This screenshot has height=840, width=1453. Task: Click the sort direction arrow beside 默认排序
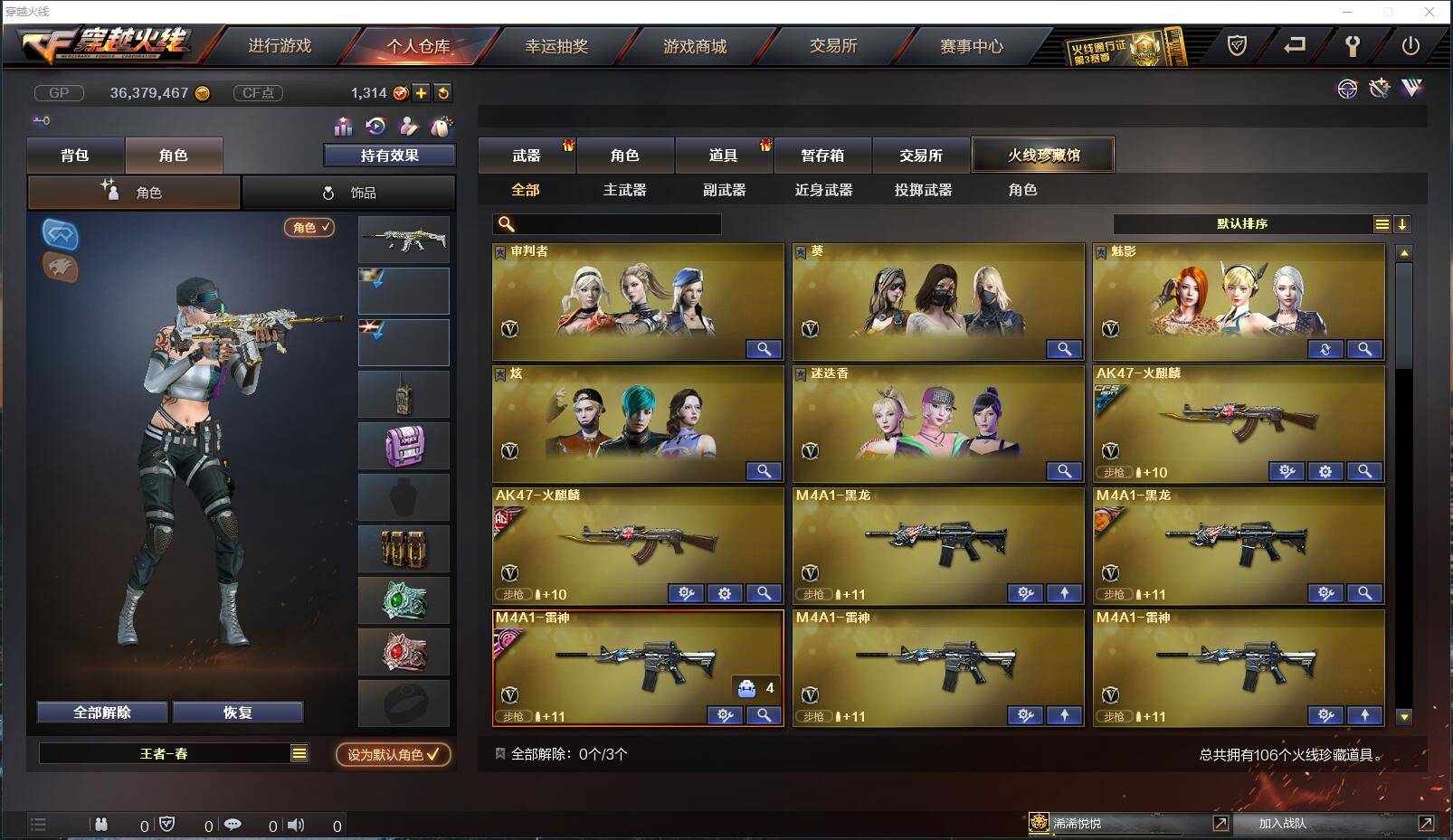point(1403,223)
